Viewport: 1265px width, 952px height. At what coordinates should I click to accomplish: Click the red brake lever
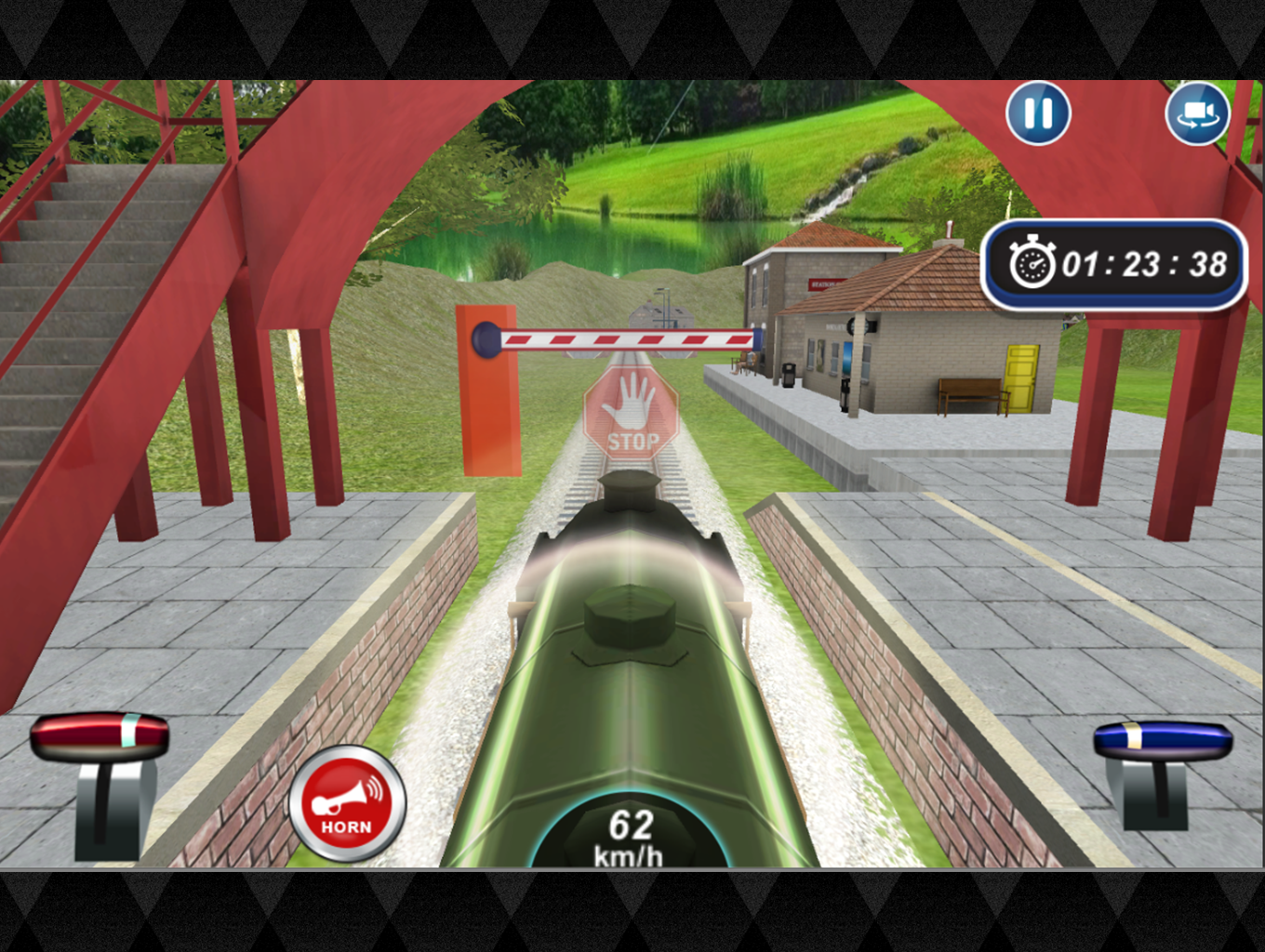(100, 736)
